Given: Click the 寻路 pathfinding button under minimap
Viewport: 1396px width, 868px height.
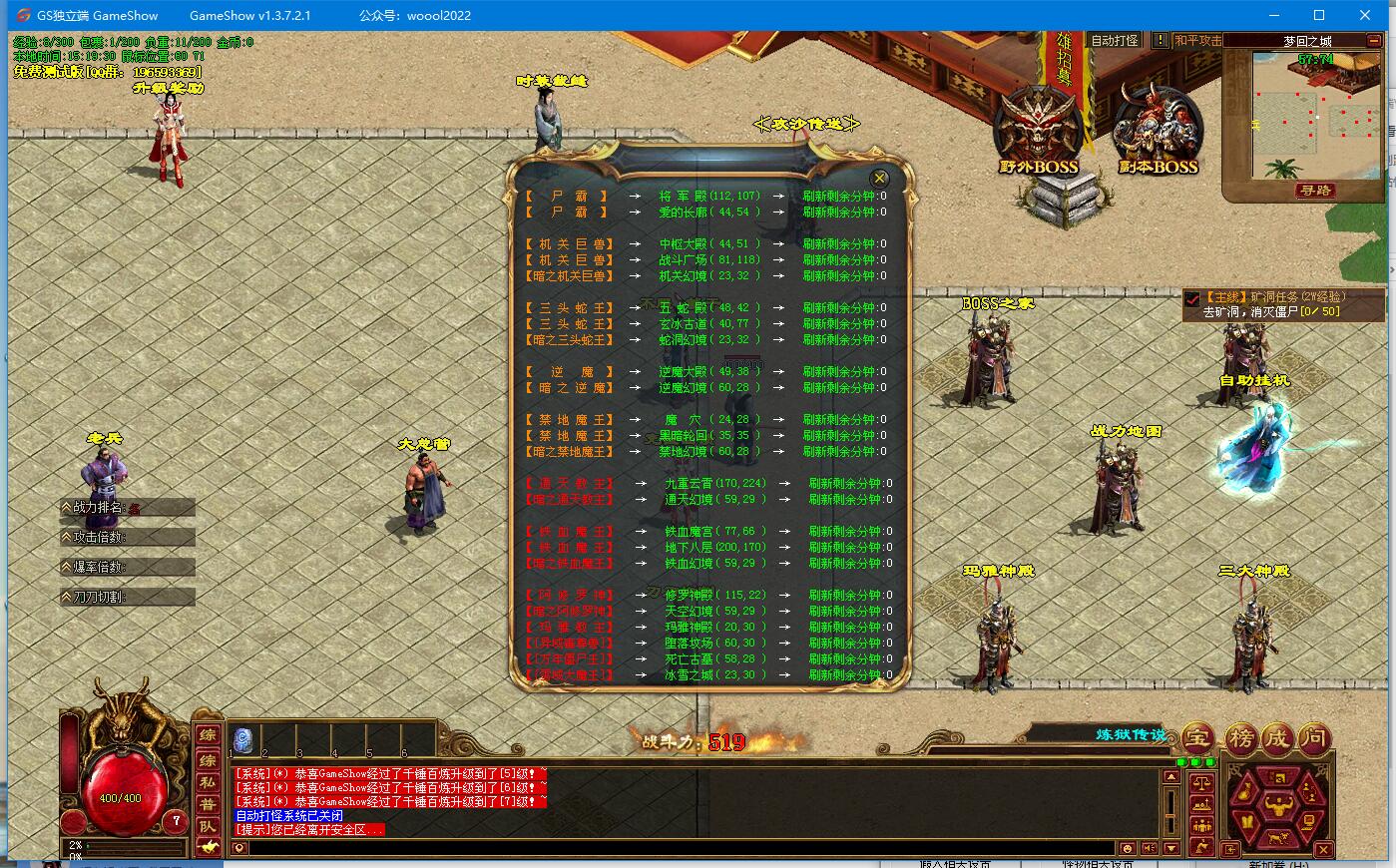Looking at the screenshot, I should [x=1315, y=191].
